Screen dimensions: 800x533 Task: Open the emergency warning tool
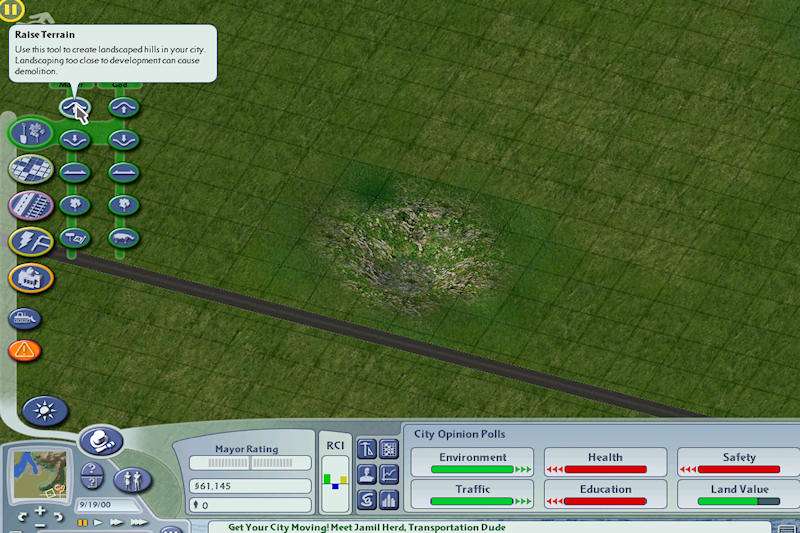click(x=24, y=350)
